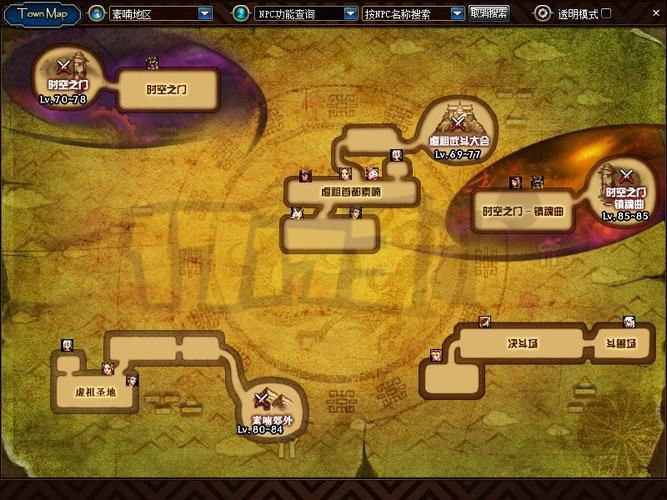Click the NPC portrait above 斗兽场
This screenshot has width=667, height=500.
[x=629, y=322]
